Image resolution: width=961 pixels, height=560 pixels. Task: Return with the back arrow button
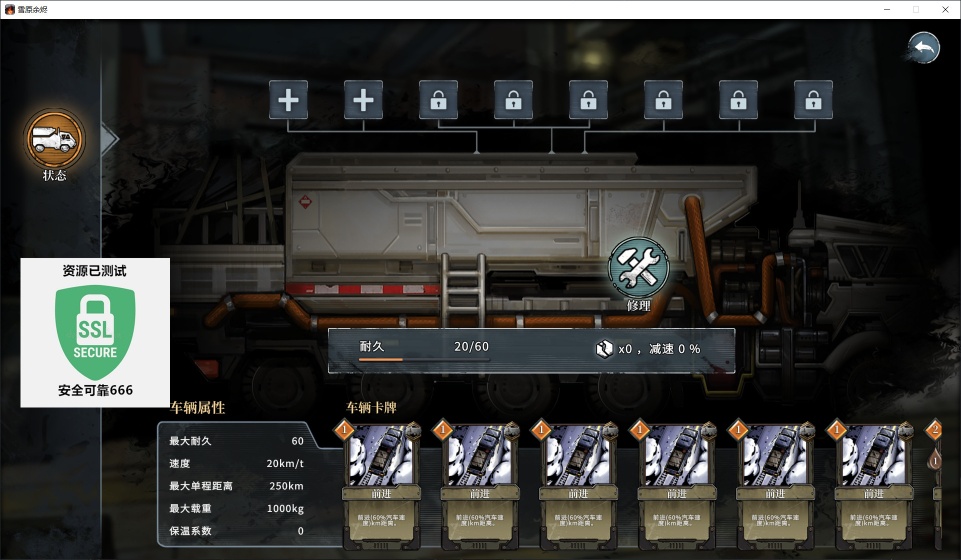click(x=924, y=47)
